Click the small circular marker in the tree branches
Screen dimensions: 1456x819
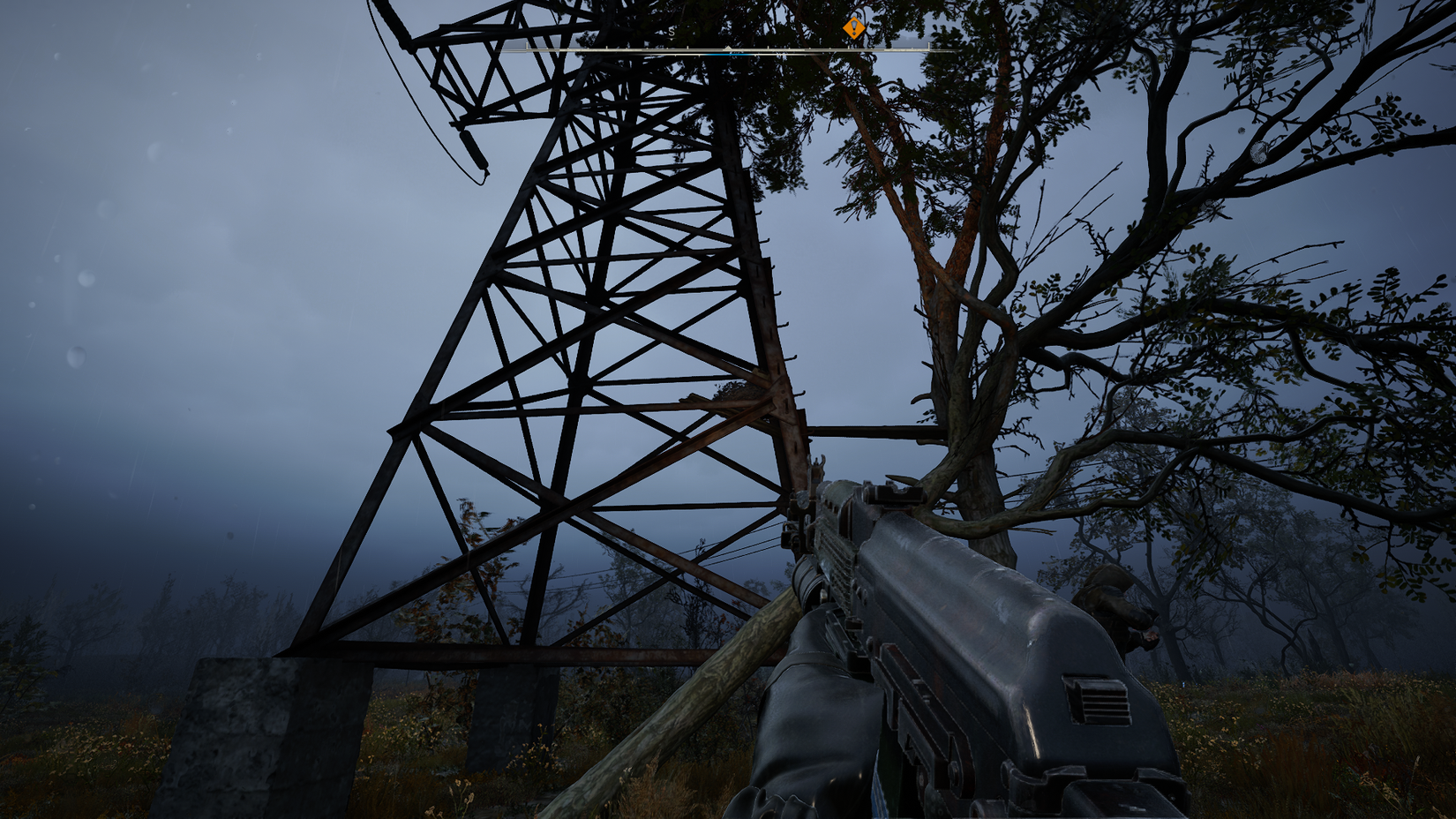[1257, 153]
